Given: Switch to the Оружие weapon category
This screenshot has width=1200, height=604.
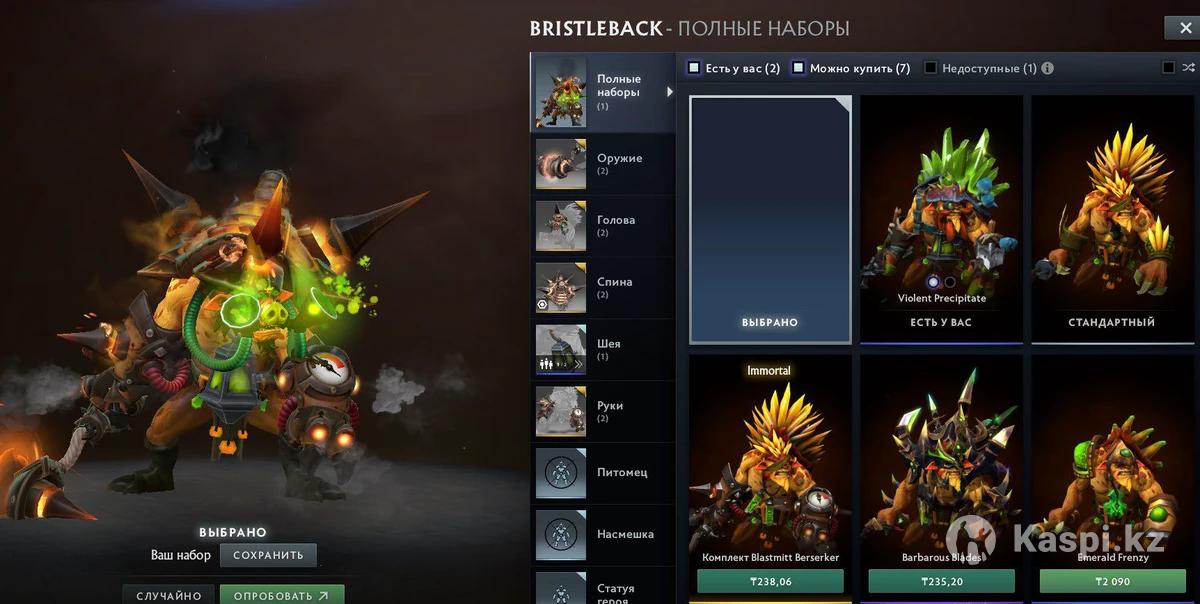Looking at the screenshot, I should coord(602,164).
